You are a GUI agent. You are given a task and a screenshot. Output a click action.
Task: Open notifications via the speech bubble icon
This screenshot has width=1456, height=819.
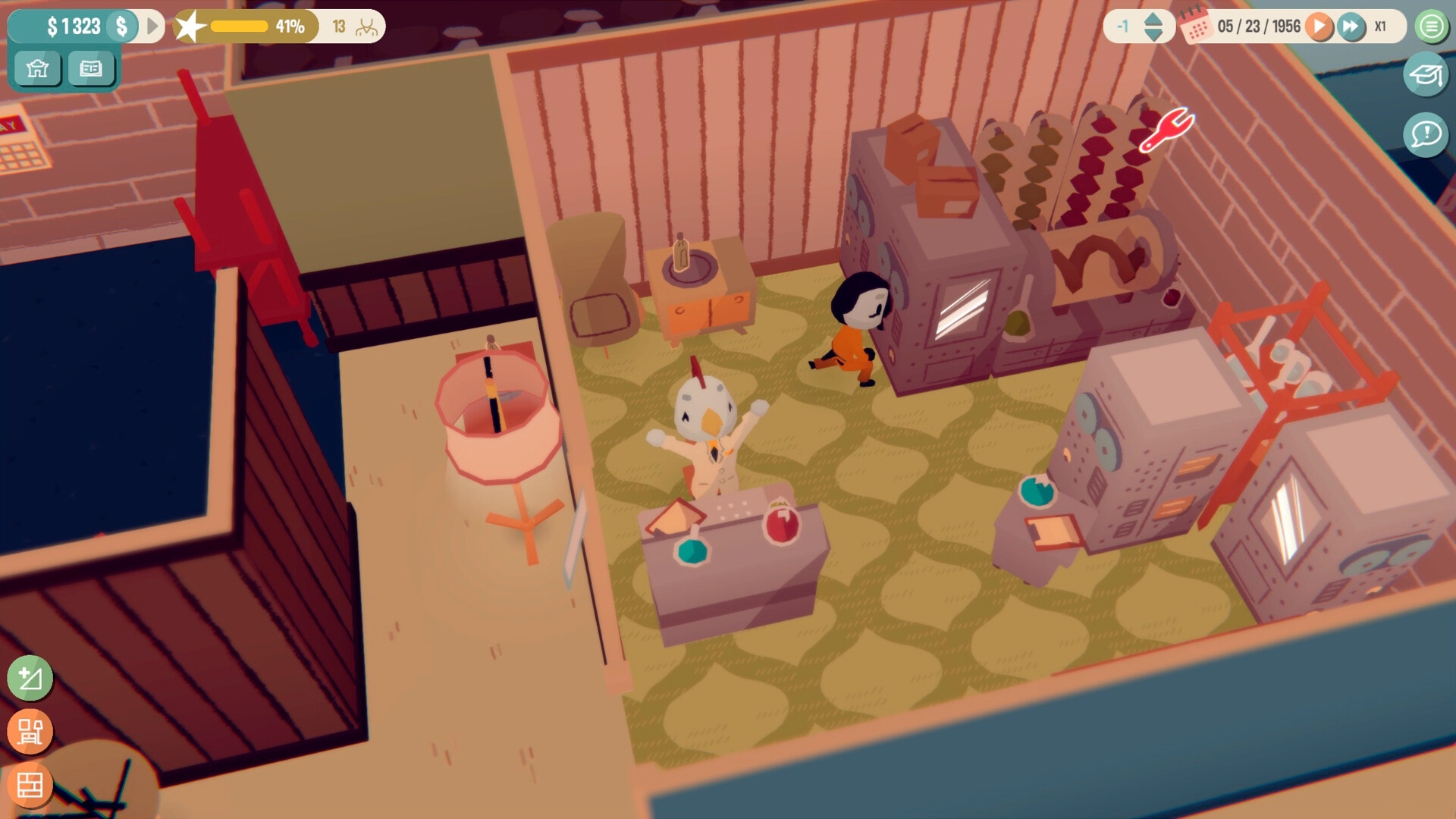[x=1426, y=135]
